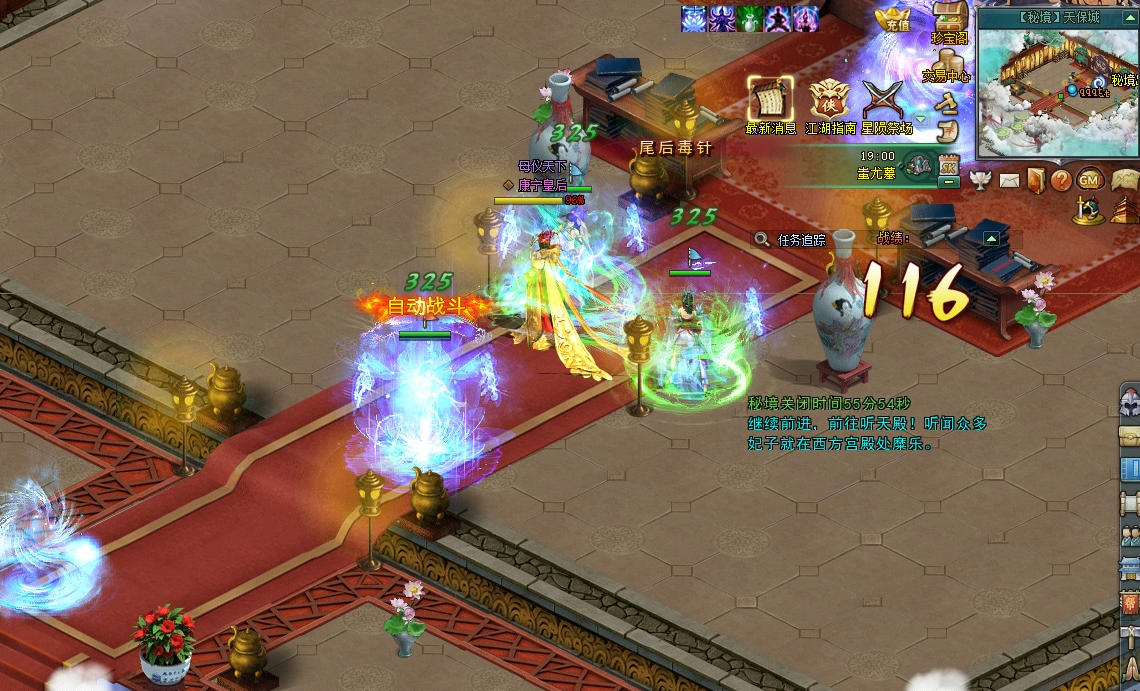The image size is (1140, 691).
Task: Open the 充值 recharge shop
Action: [892, 18]
